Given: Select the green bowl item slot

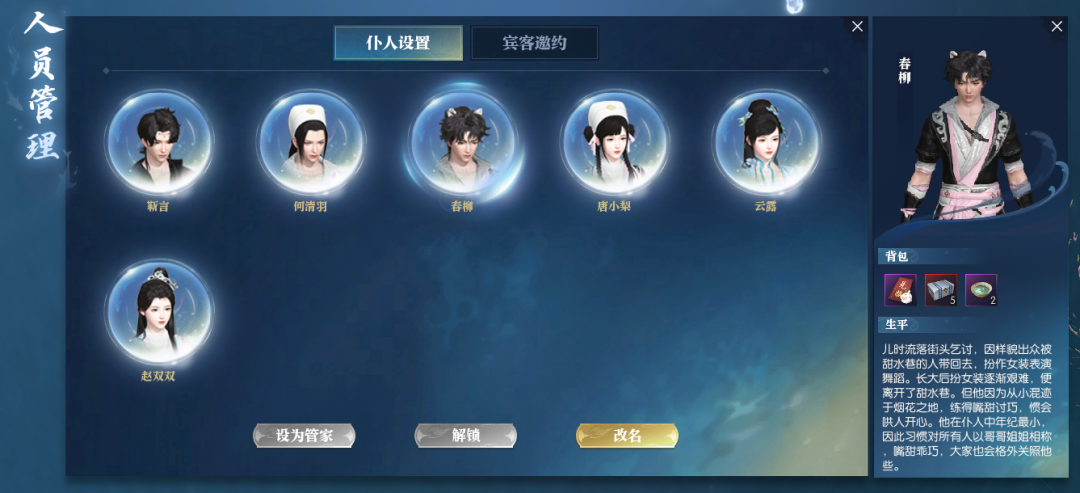Looking at the screenshot, I should (x=981, y=290).
